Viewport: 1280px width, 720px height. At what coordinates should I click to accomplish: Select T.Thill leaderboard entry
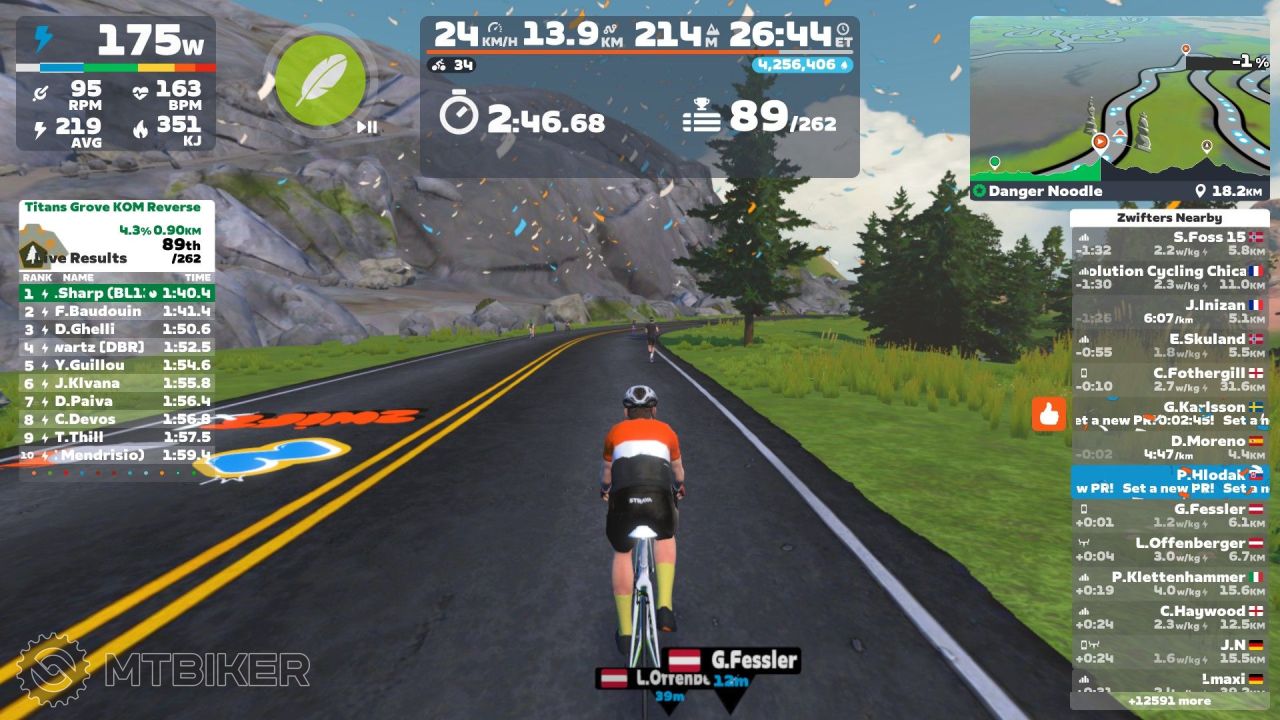point(117,437)
